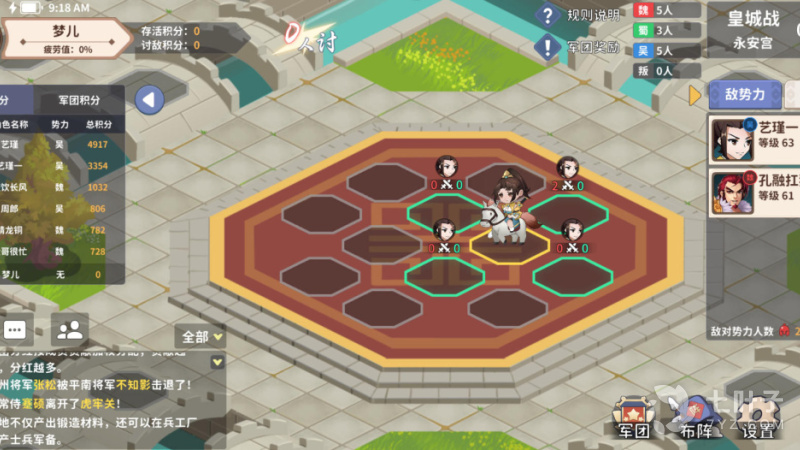Open the friends list icon

pyautogui.click(x=69, y=328)
